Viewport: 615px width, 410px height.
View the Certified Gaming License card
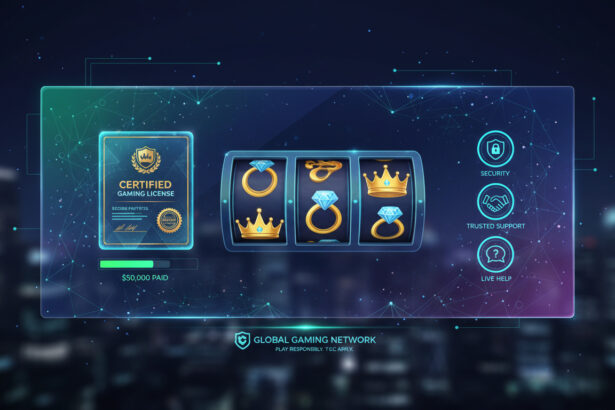click(145, 190)
